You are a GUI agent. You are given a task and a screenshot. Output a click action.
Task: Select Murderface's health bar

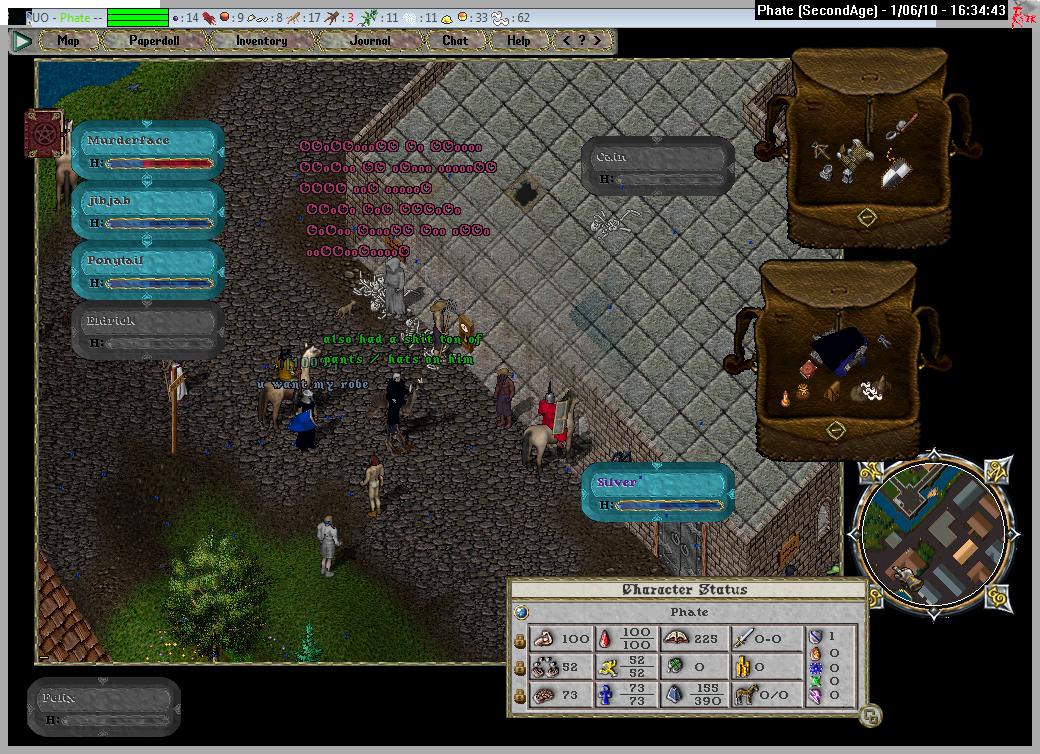148,150
